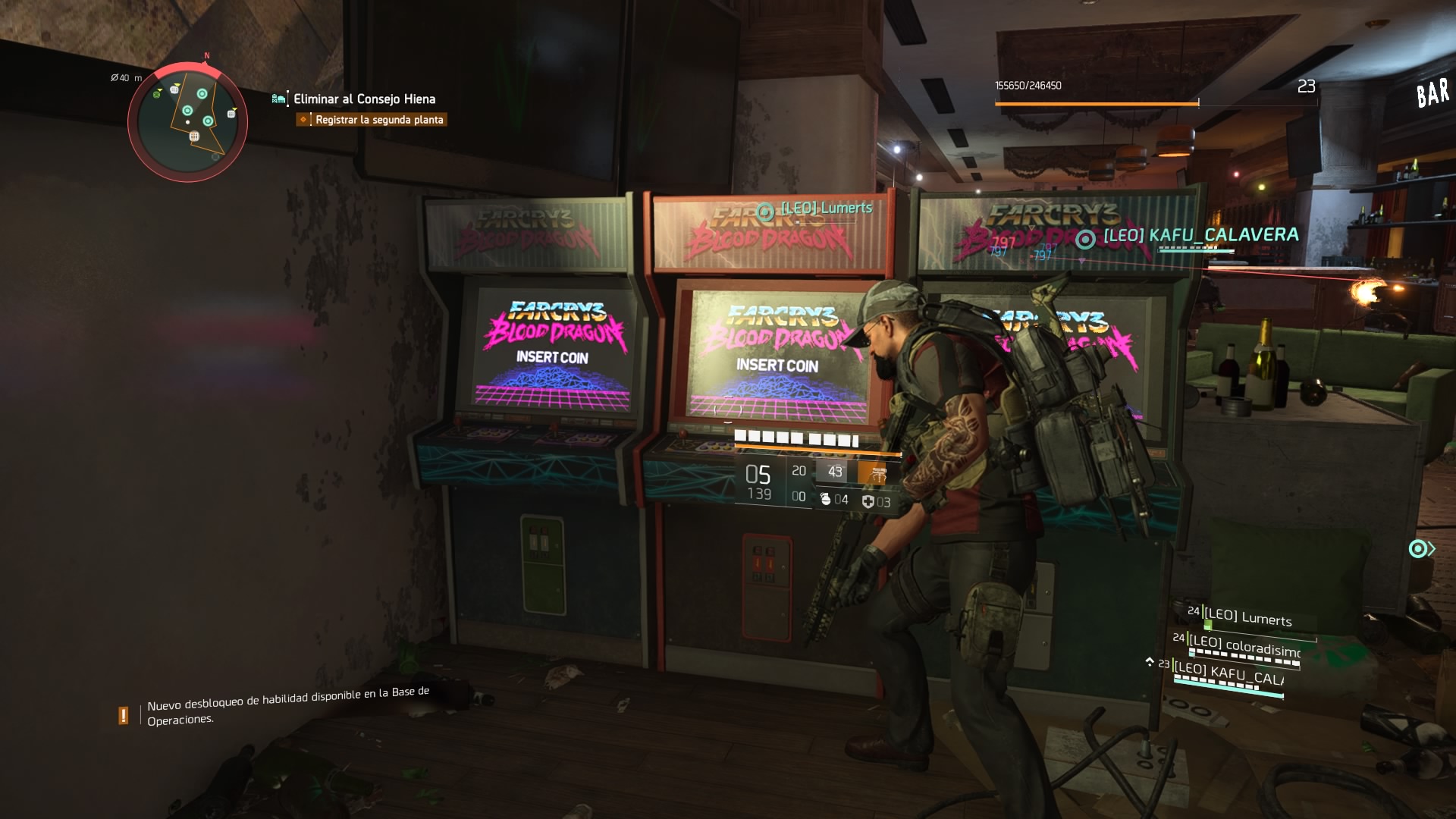1456x819 pixels.
Task: Click the KAFU_CALAVERA teammate nameplate
Action: pos(1200,235)
